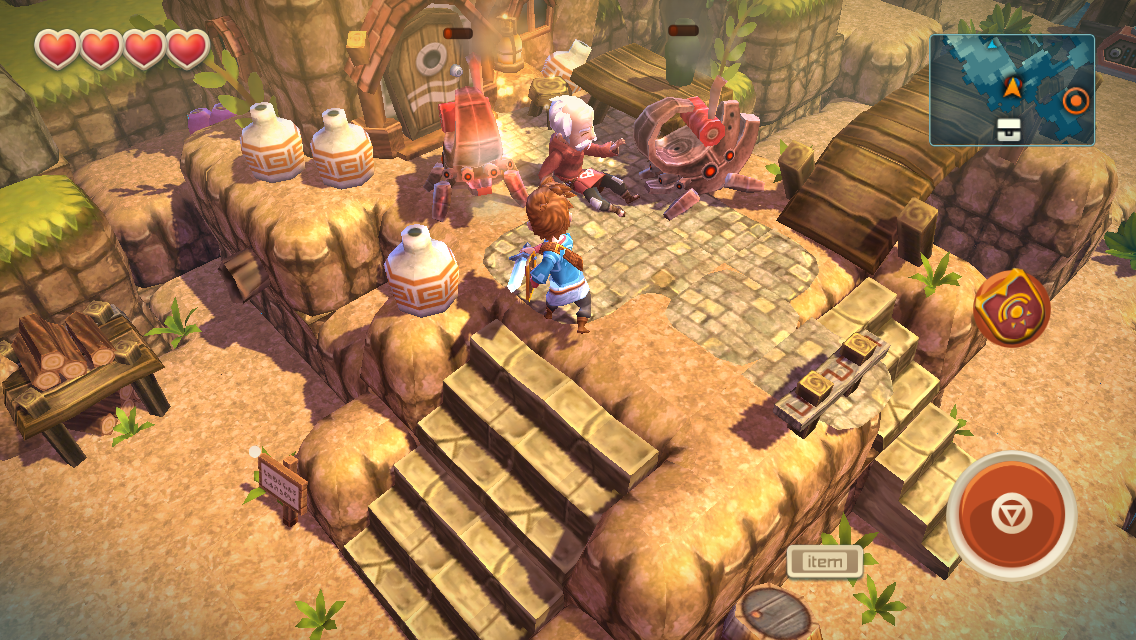Tap the large orange action button
This screenshot has width=1136, height=640.
click(1010, 515)
